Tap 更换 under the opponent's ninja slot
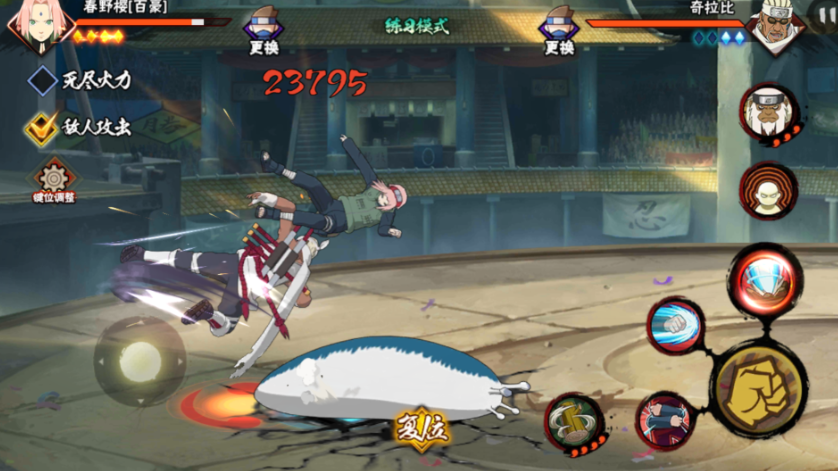This screenshot has width=838, height=471. (559, 33)
